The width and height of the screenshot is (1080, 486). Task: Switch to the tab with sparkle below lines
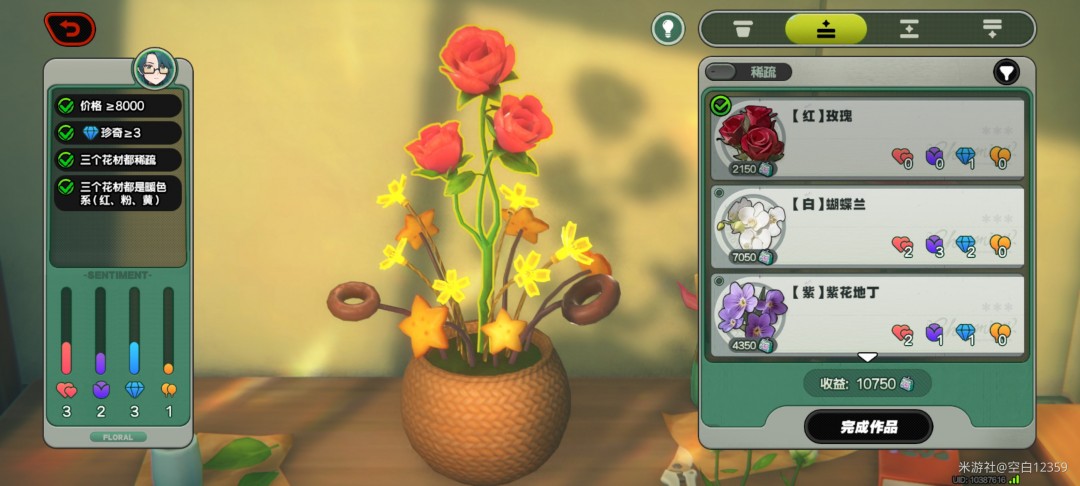(x=991, y=29)
